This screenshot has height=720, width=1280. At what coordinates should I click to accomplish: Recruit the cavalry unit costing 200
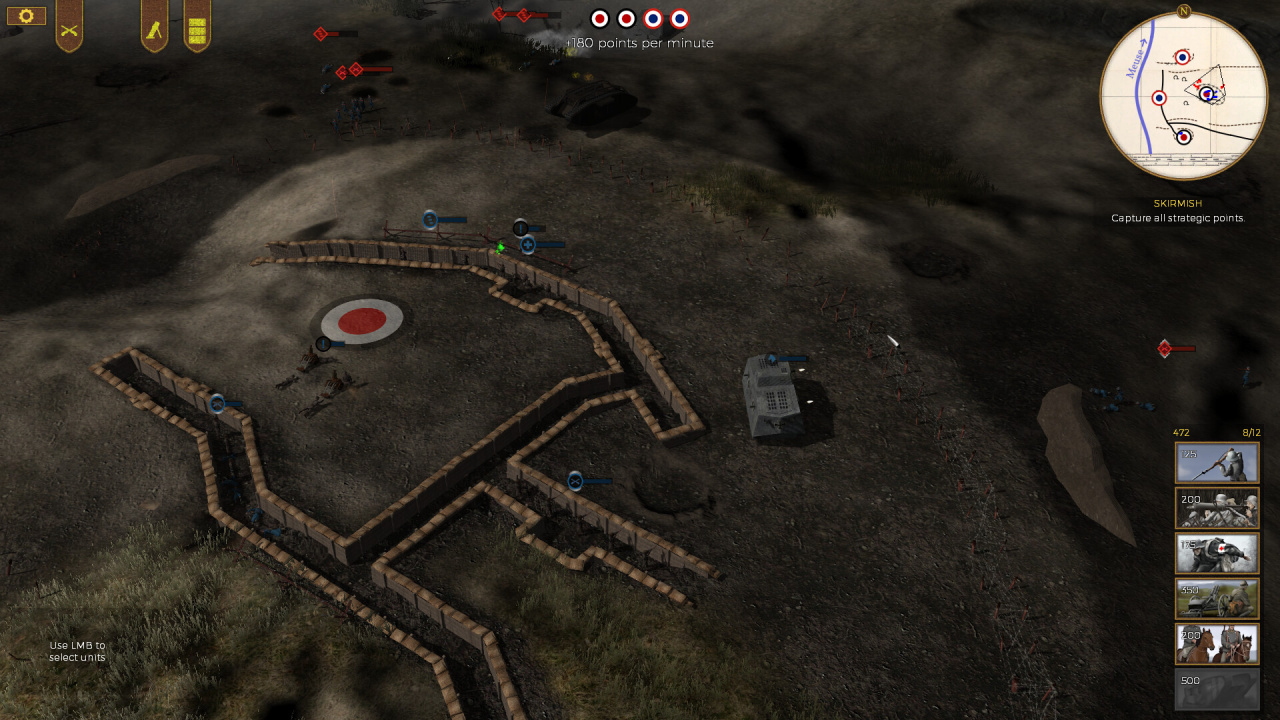coord(1216,644)
